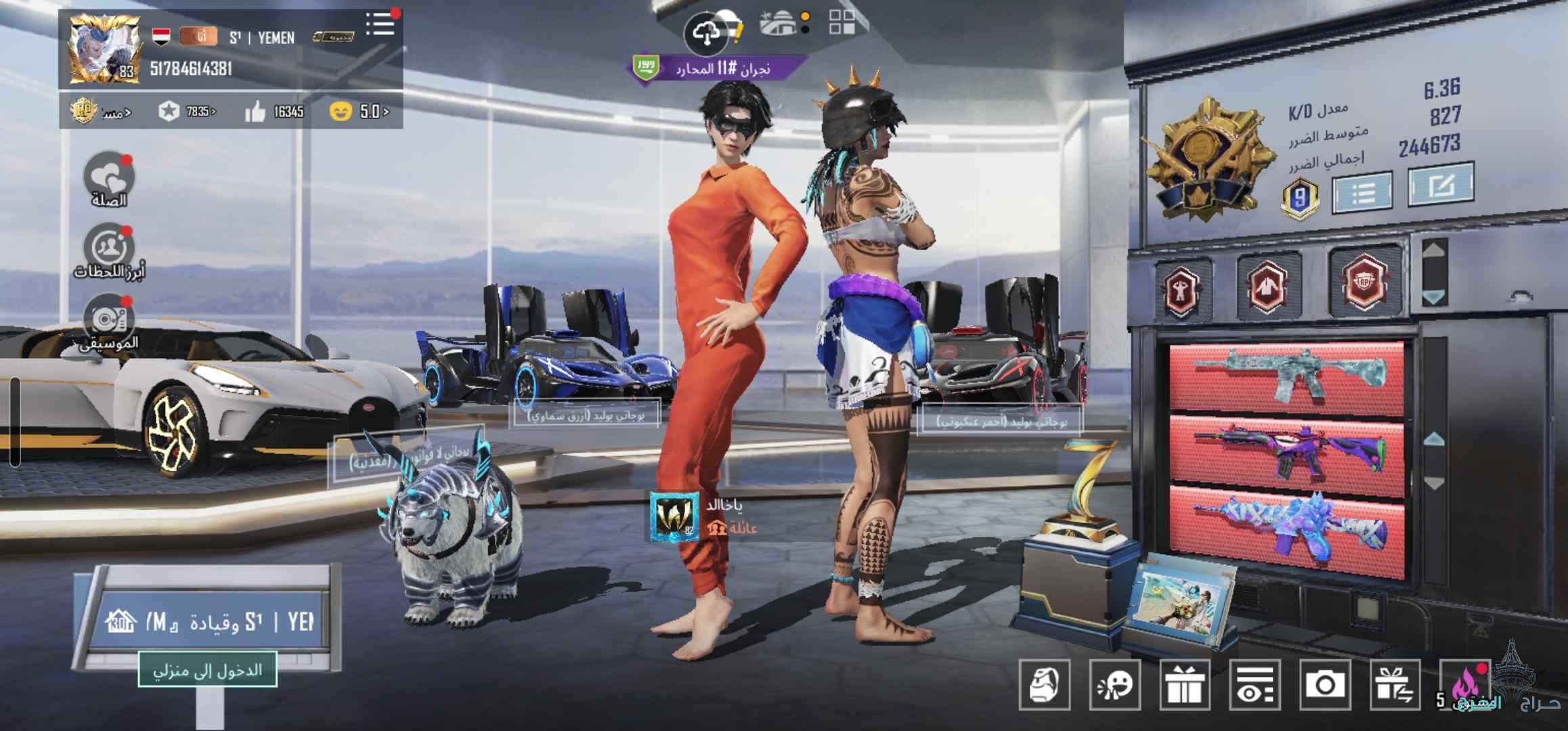
Task: Click the edit pencil button
Action: click(1441, 184)
